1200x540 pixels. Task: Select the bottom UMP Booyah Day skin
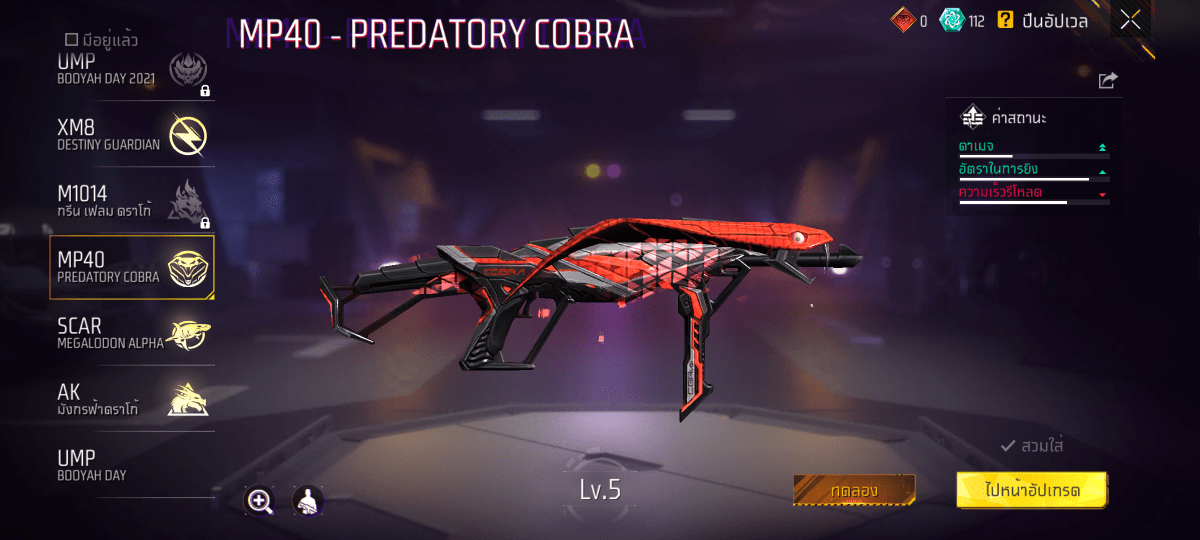[x=132, y=466]
